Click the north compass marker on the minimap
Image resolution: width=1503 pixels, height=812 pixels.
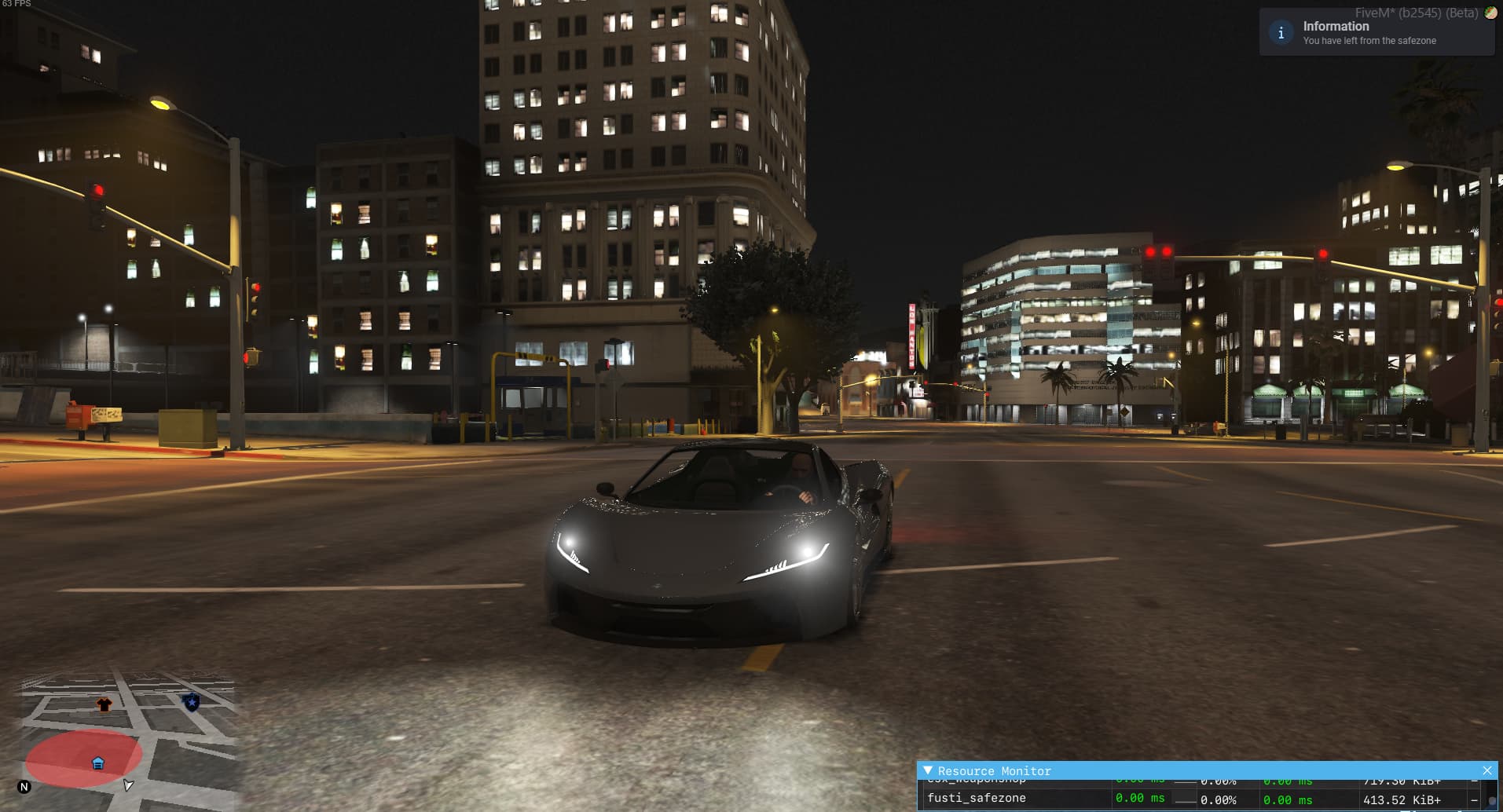click(24, 786)
